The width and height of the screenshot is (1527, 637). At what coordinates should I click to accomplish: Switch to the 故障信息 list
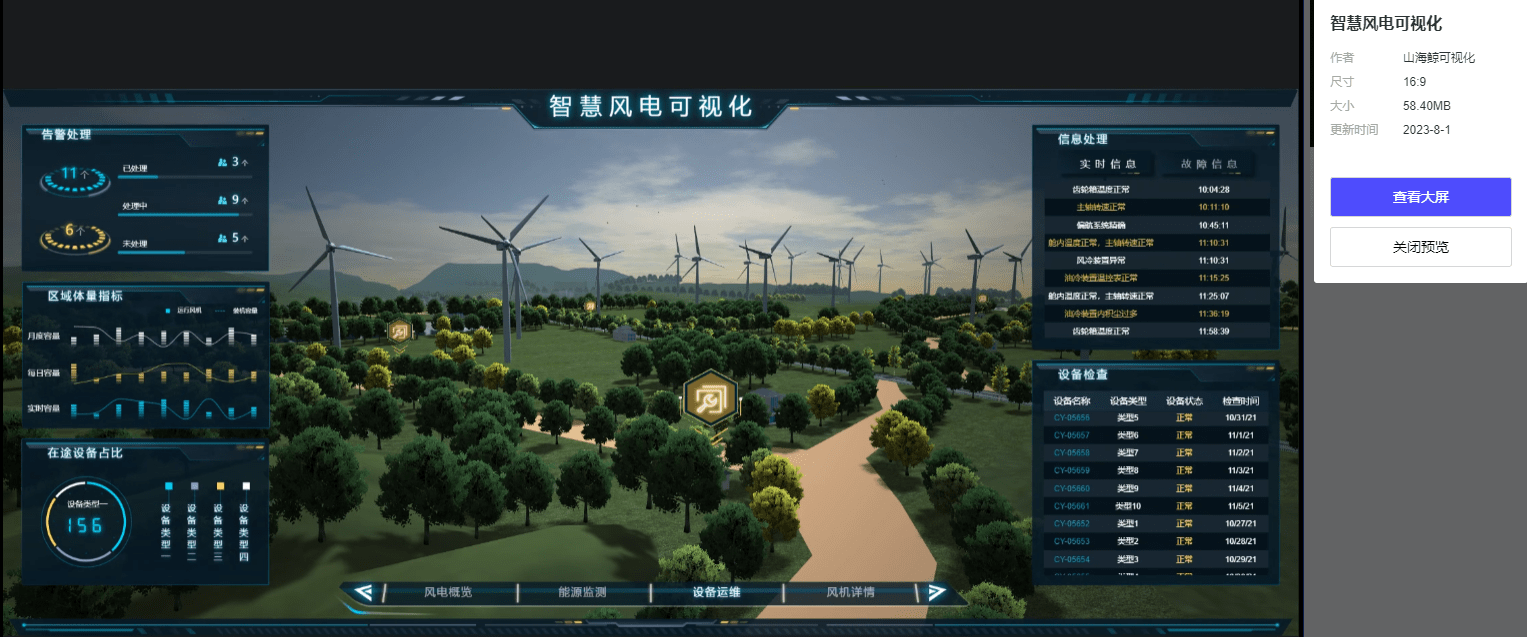[1209, 164]
